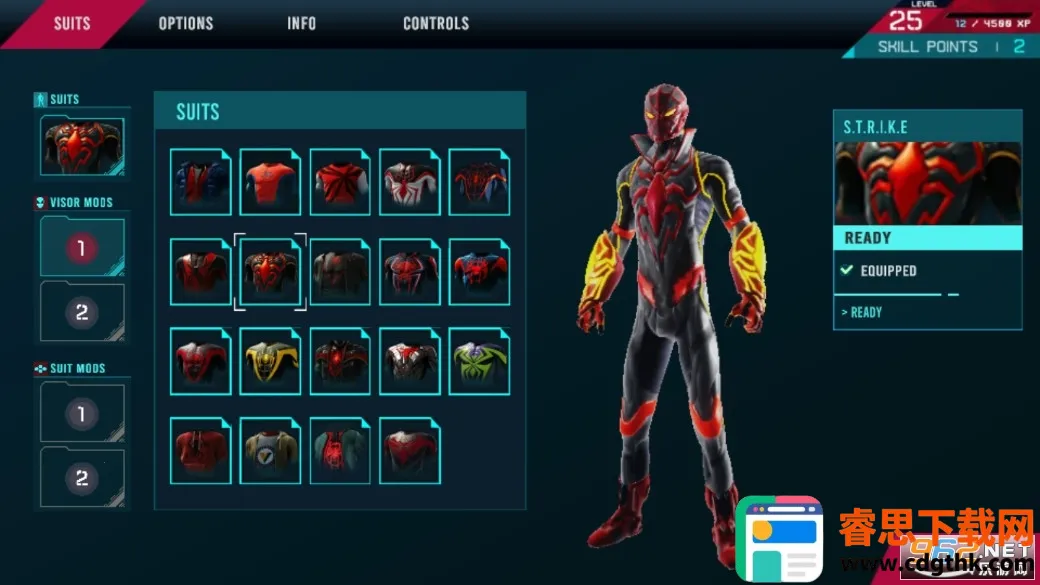Switch to the Info tab
Viewport: 1040px width, 585px height.
tap(301, 23)
